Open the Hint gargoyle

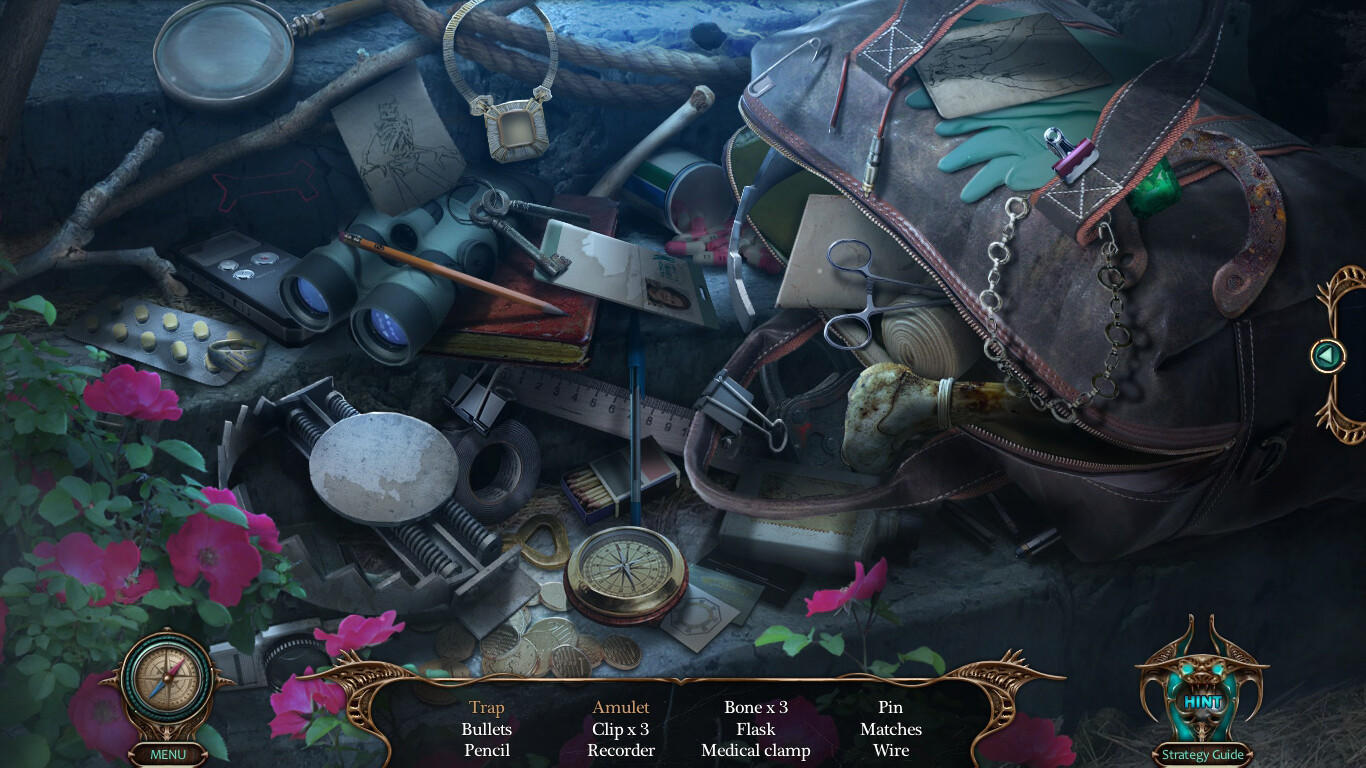pos(1203,700)
